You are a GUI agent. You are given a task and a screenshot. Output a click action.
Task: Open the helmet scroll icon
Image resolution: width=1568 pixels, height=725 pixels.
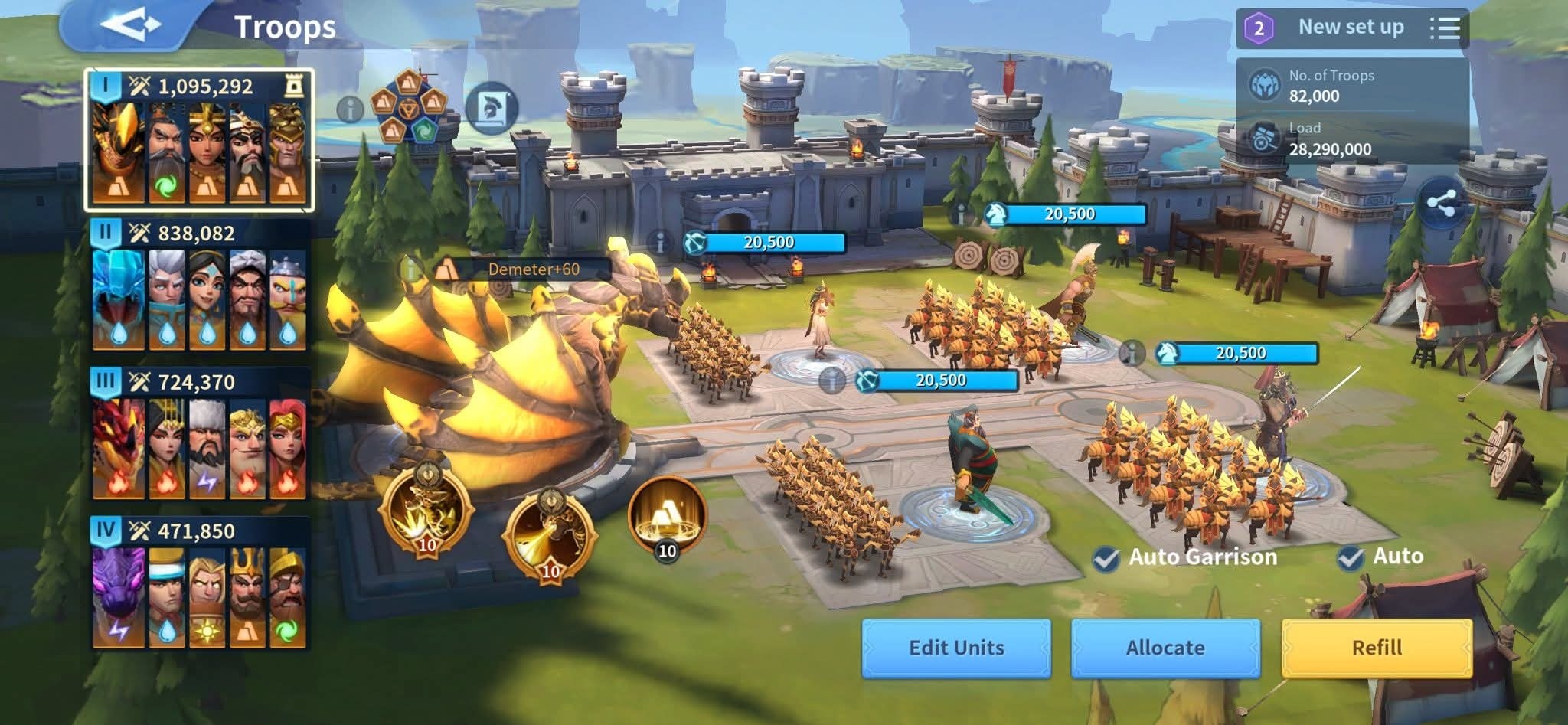pos(491,108)
